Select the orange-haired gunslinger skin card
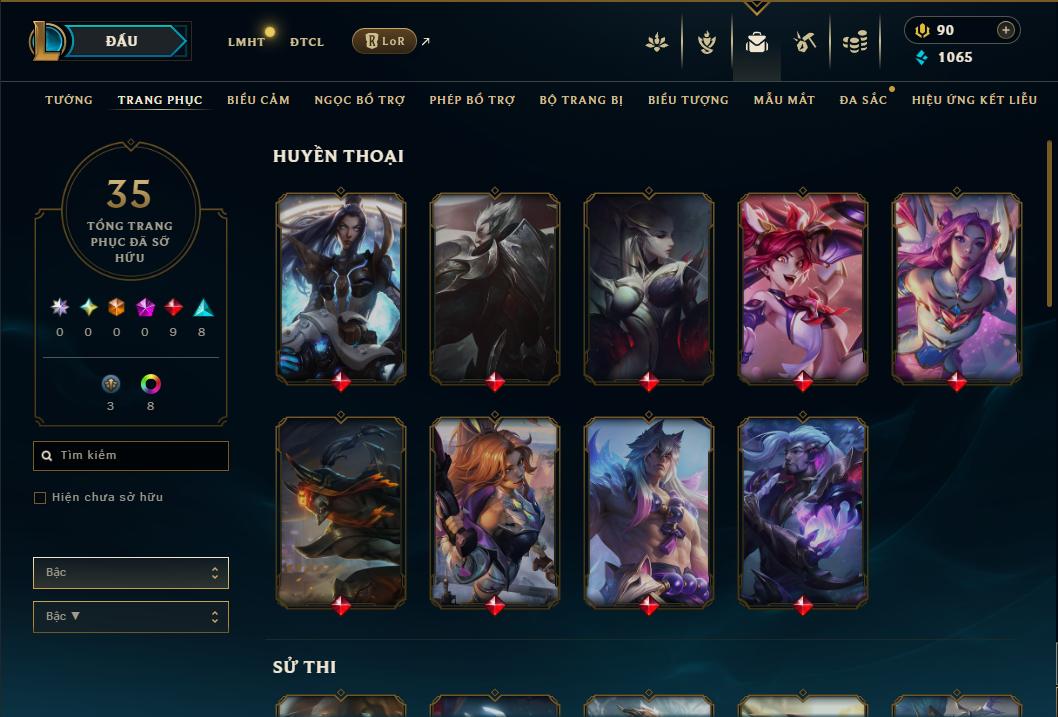Viewport: 1058px width, 717px height. (x=495, y=510)
